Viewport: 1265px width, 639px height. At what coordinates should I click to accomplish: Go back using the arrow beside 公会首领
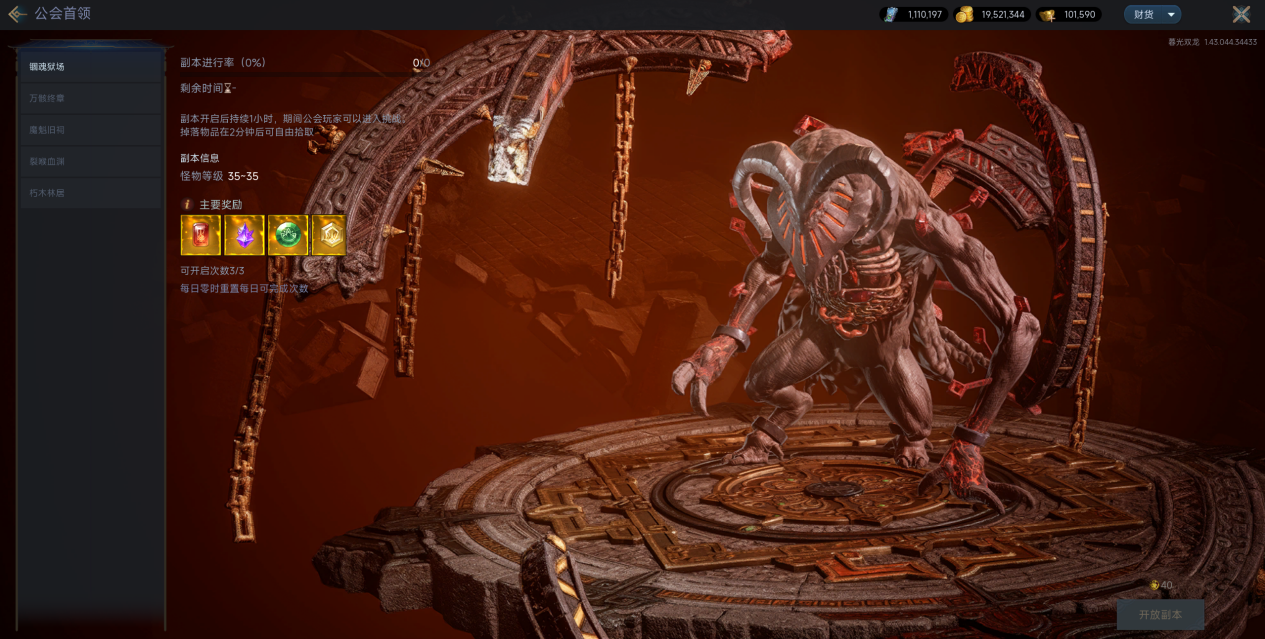pos(17,14)
